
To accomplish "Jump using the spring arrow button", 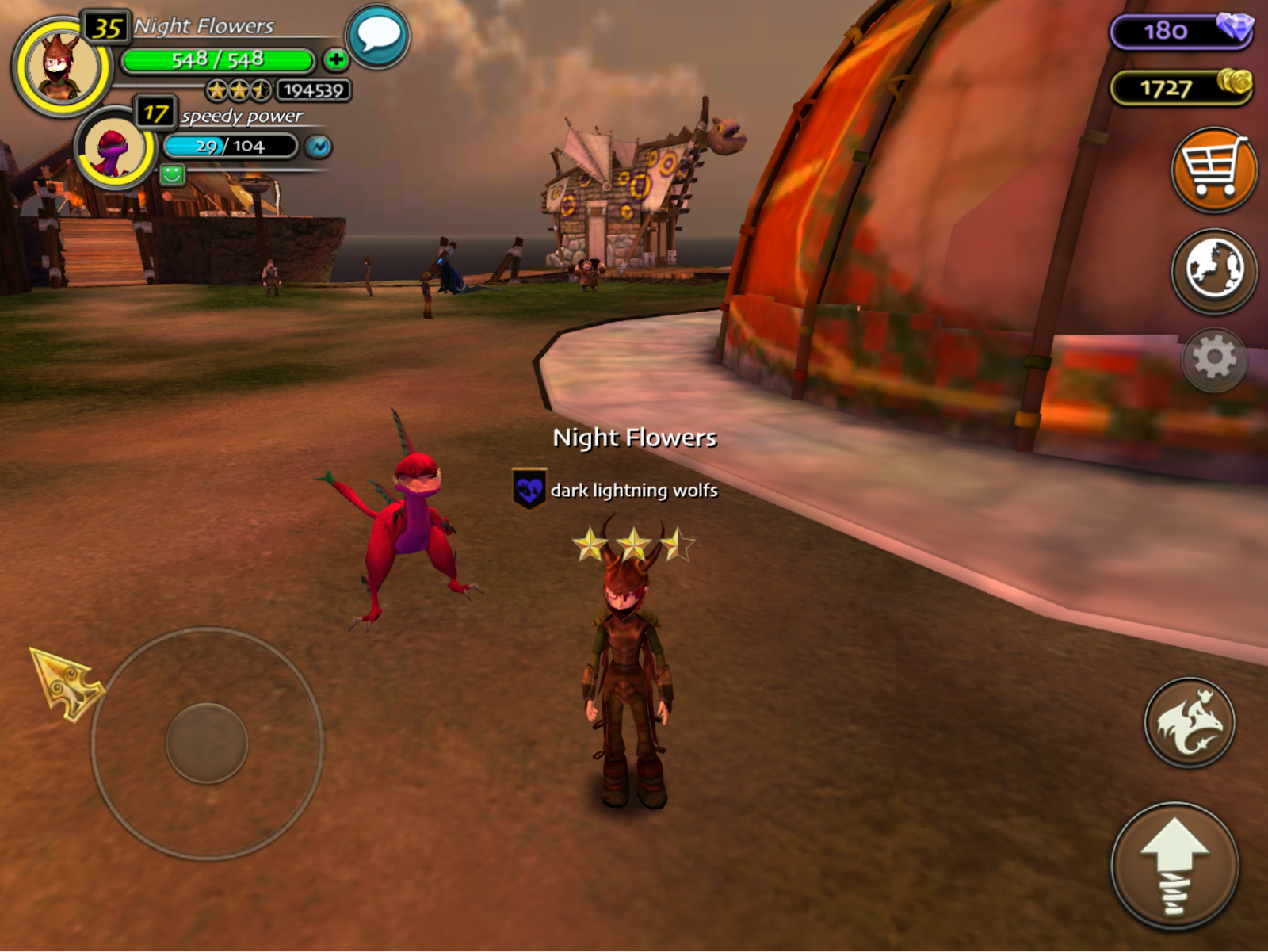I will (1174, 866).
